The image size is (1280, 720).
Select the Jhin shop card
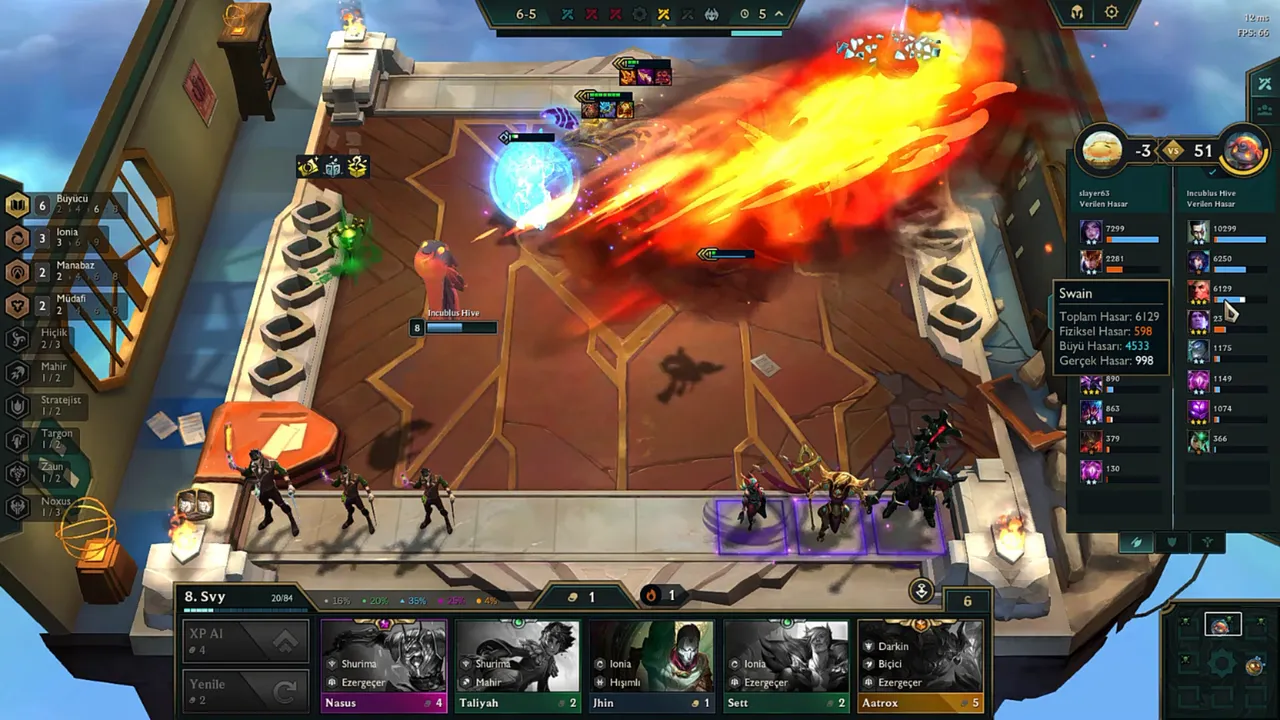point(652,665)
